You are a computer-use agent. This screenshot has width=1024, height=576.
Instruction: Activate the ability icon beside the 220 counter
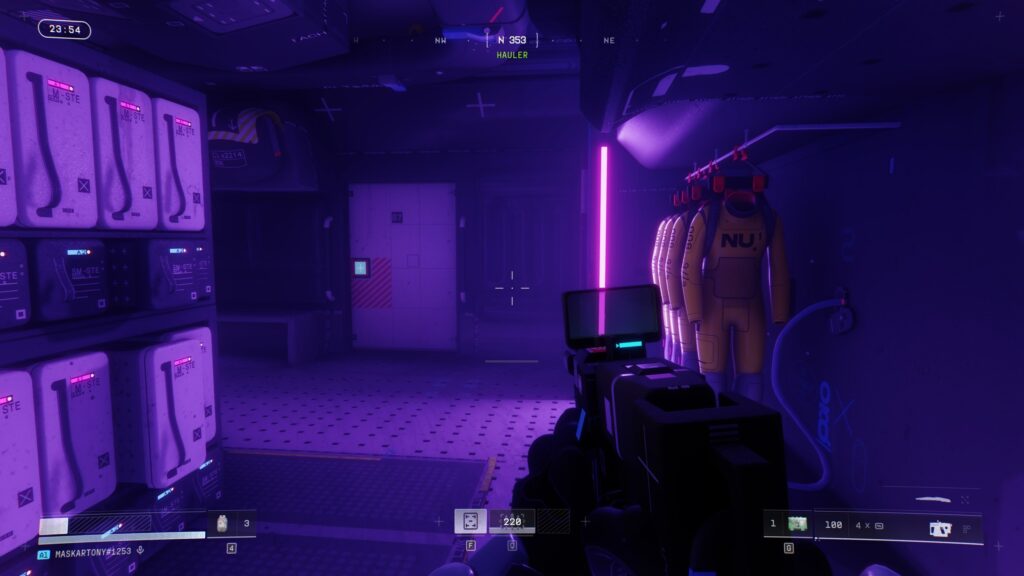(469, 521)
